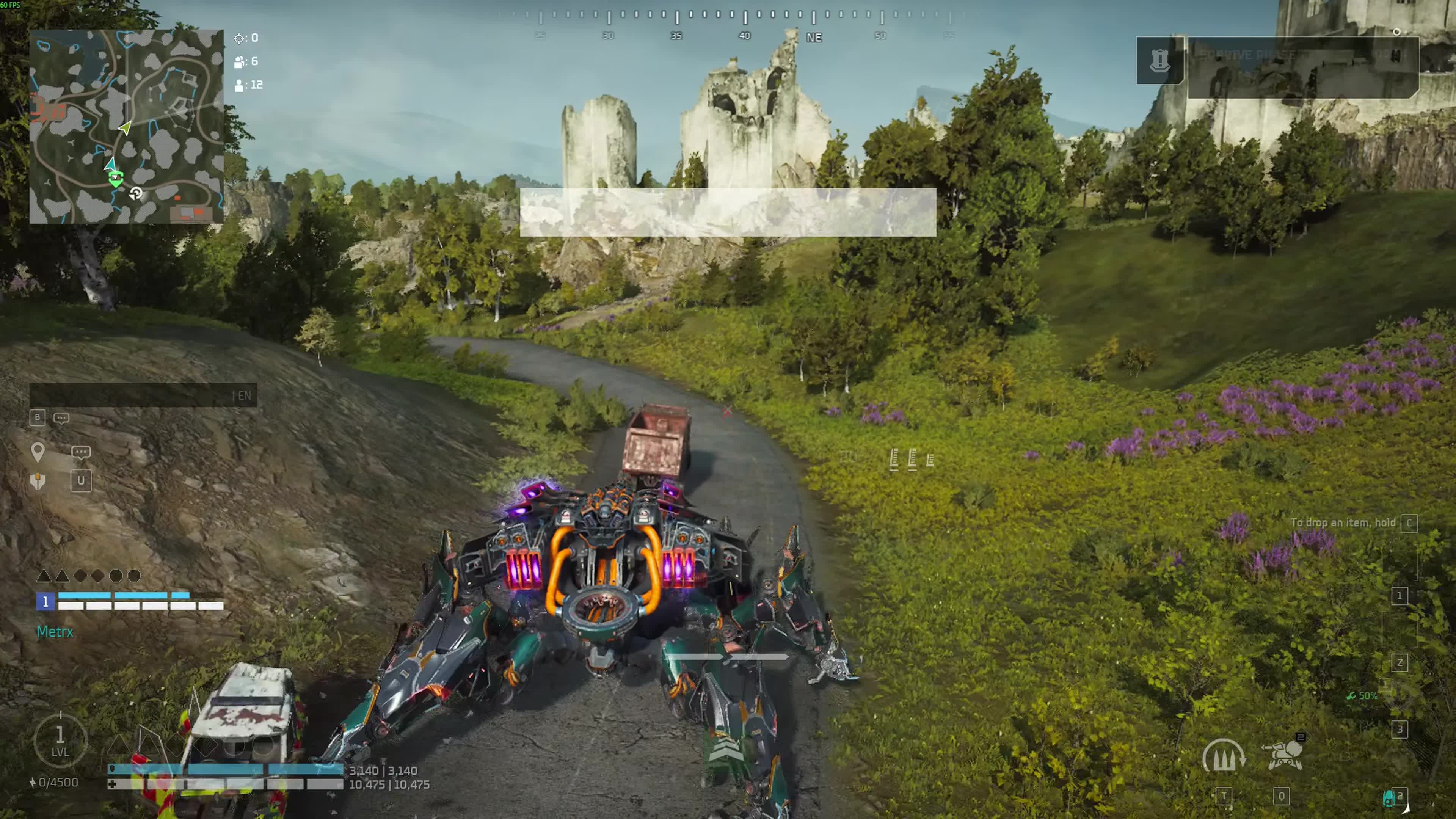
Task: Activate the ammo reload ability icon
Action: (x=1223, y=756)
